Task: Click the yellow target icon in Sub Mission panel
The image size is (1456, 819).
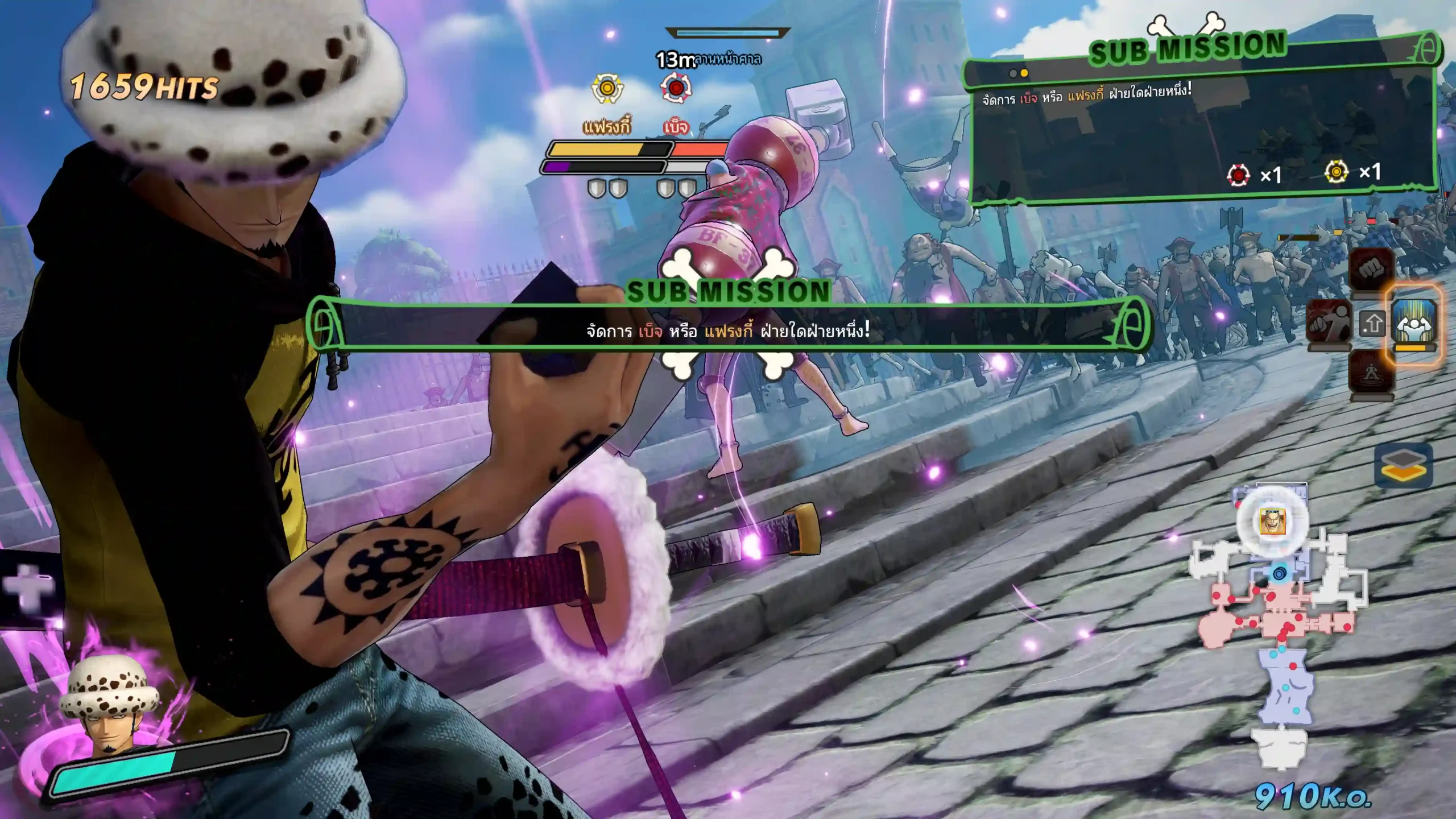Action: point(1336,172)
